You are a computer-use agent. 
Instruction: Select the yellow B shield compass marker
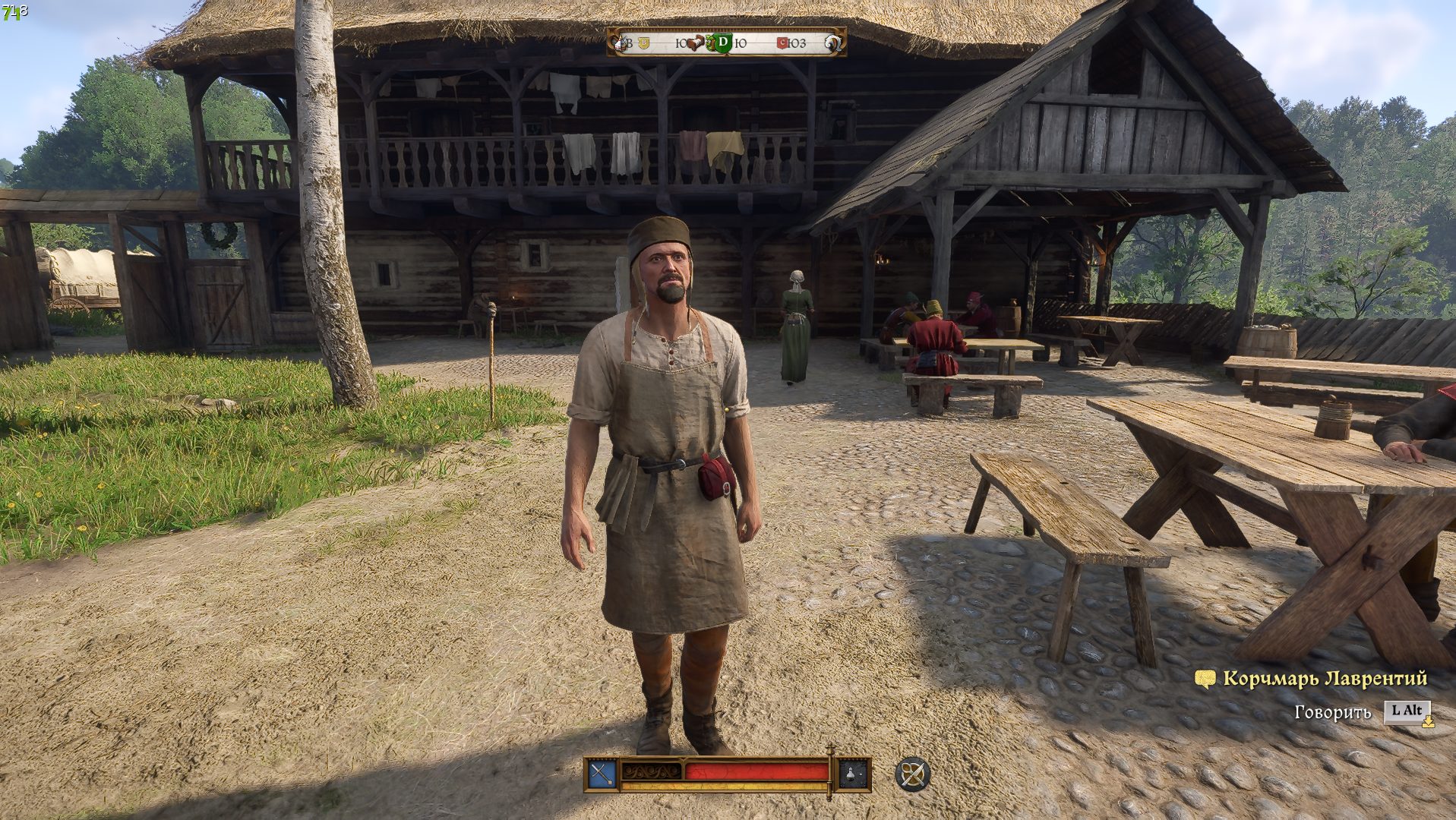tap(644, 43)
